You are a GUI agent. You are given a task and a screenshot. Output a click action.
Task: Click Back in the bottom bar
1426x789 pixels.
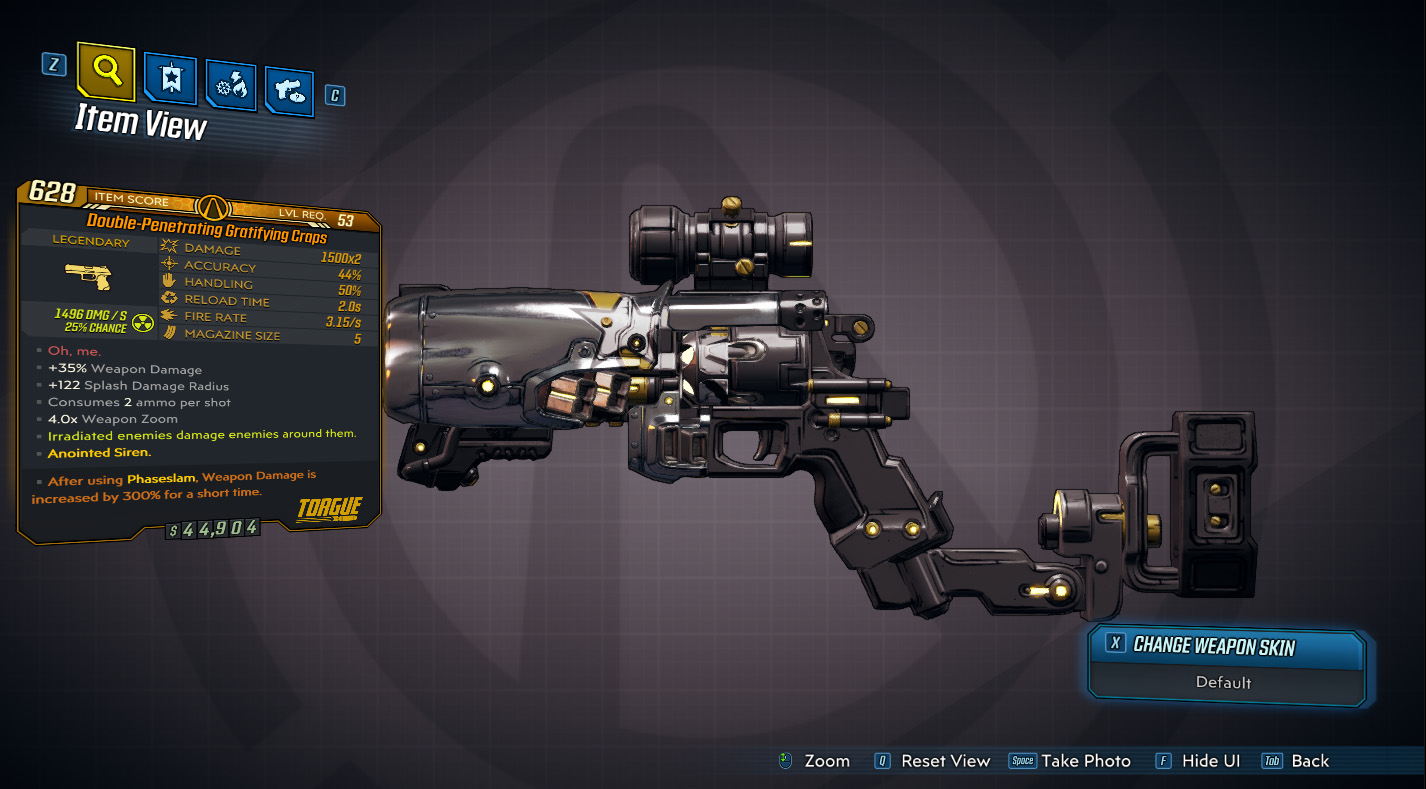(x=1310, y=760)
